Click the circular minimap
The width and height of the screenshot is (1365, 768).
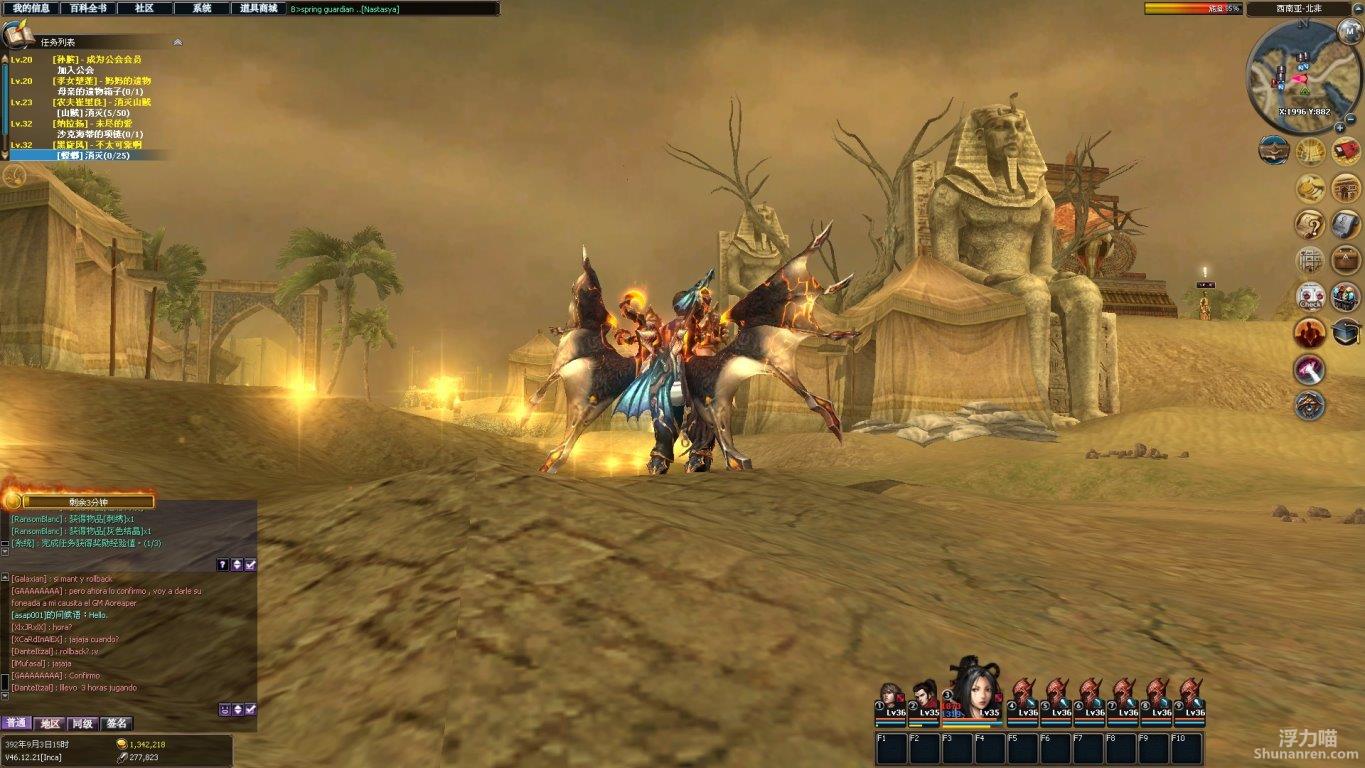[x=1297, y=76]
